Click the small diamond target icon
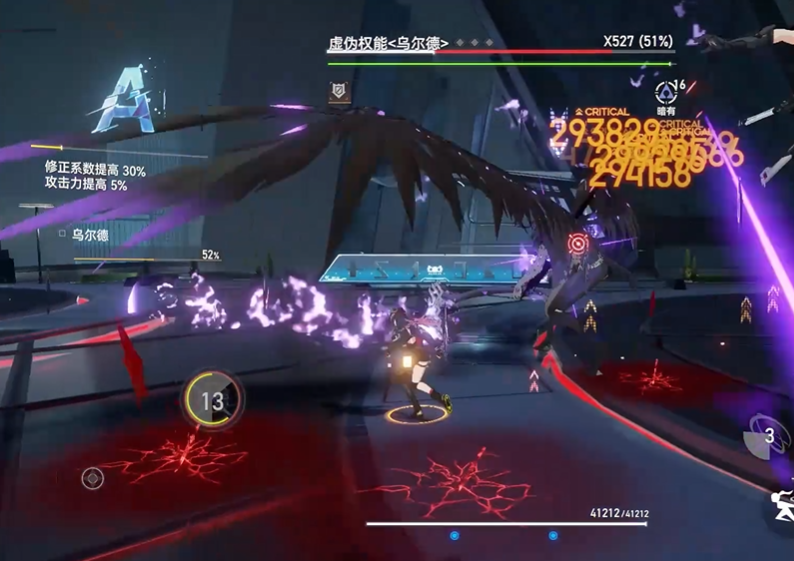Image resolution: width=794 pixels, height=561 pixels. pyautogui.click(x=93, y=479)
